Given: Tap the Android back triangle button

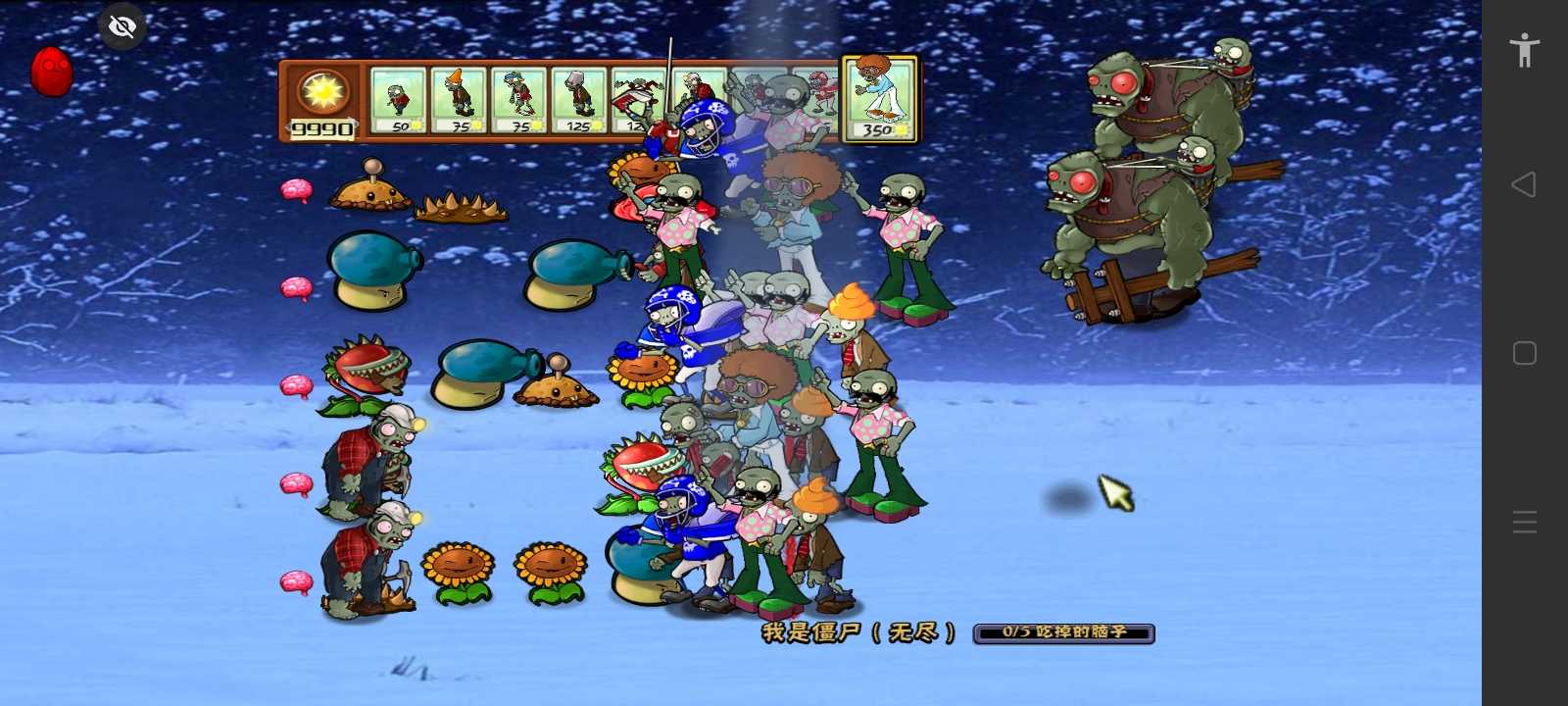Looking at the screenshot, I should click(1524, 184).
